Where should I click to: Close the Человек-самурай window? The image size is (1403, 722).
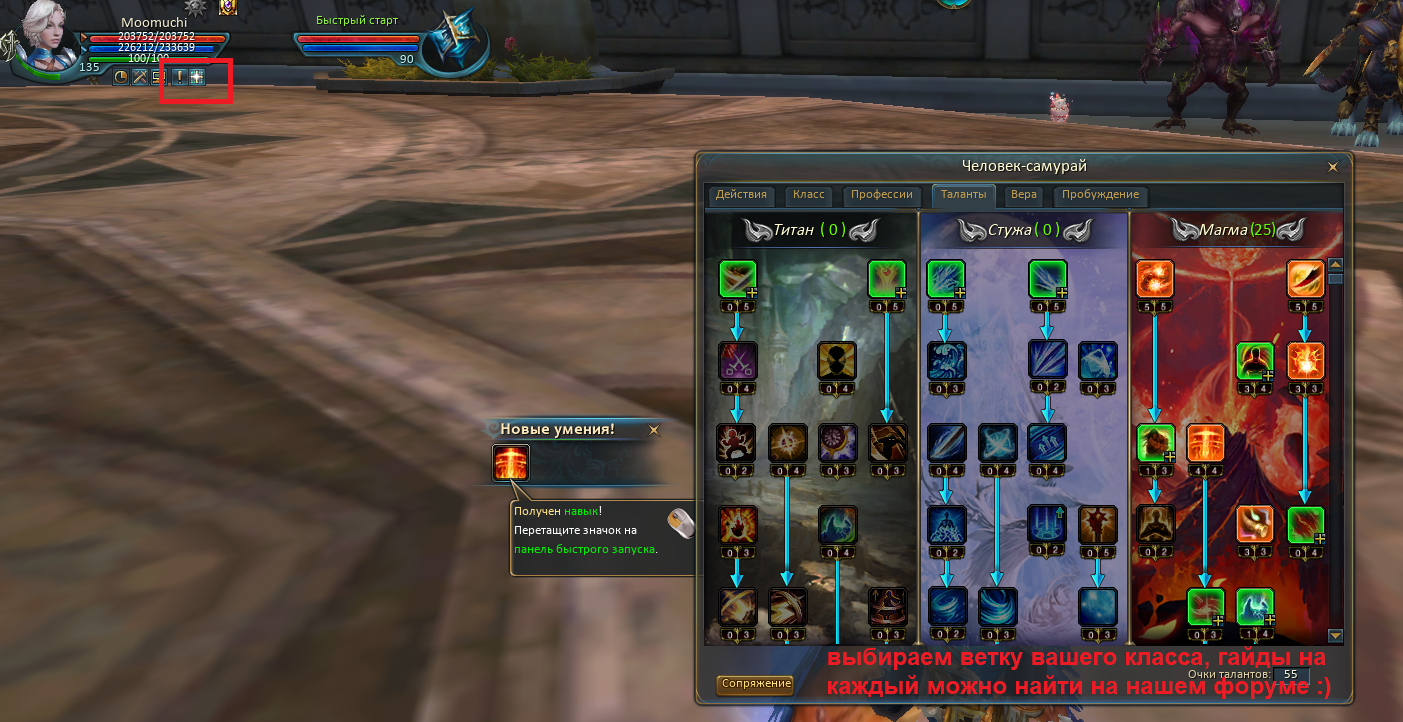tap(1332, 167)
